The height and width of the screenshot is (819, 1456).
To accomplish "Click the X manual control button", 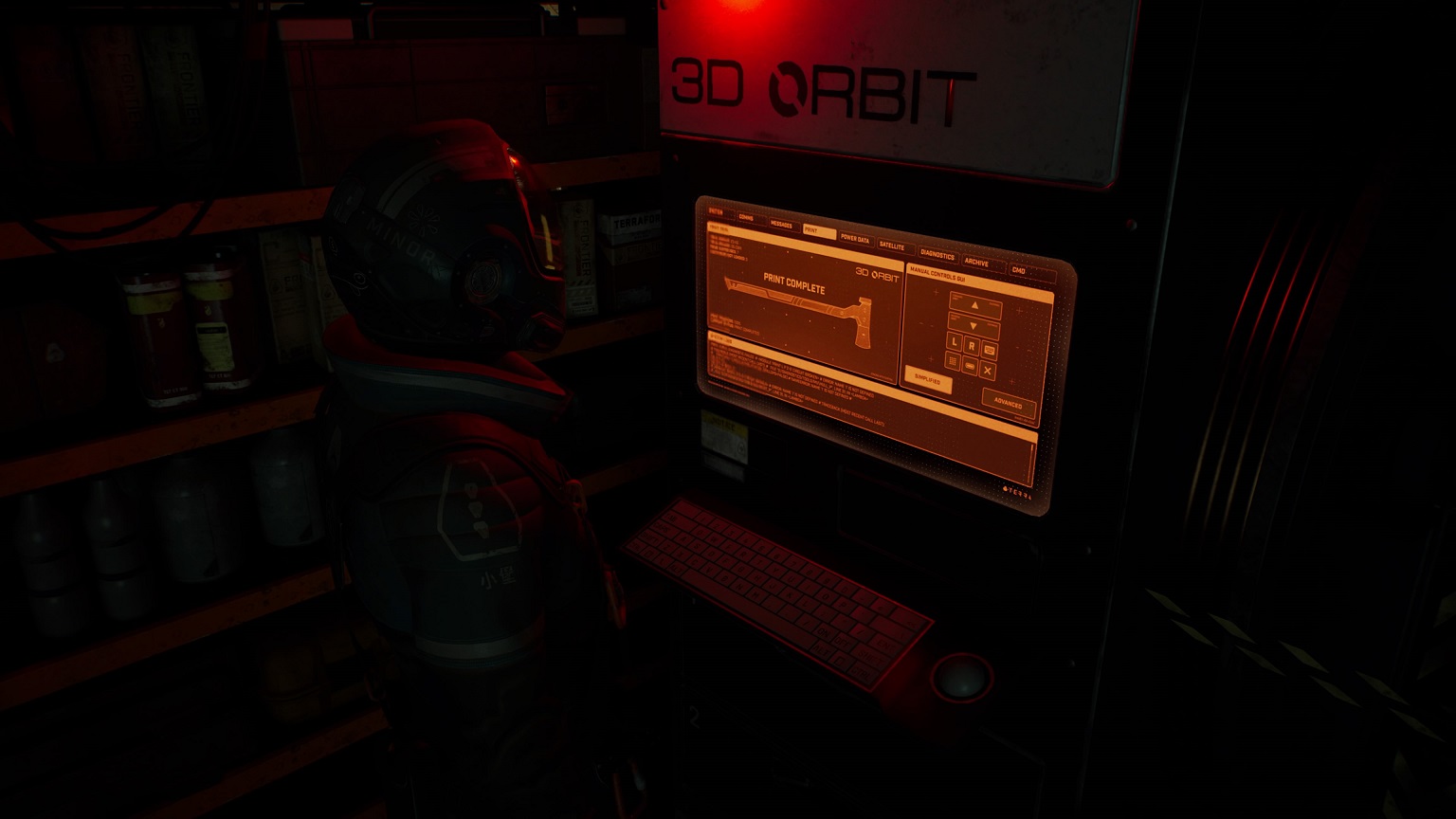I will pos(987,371).
